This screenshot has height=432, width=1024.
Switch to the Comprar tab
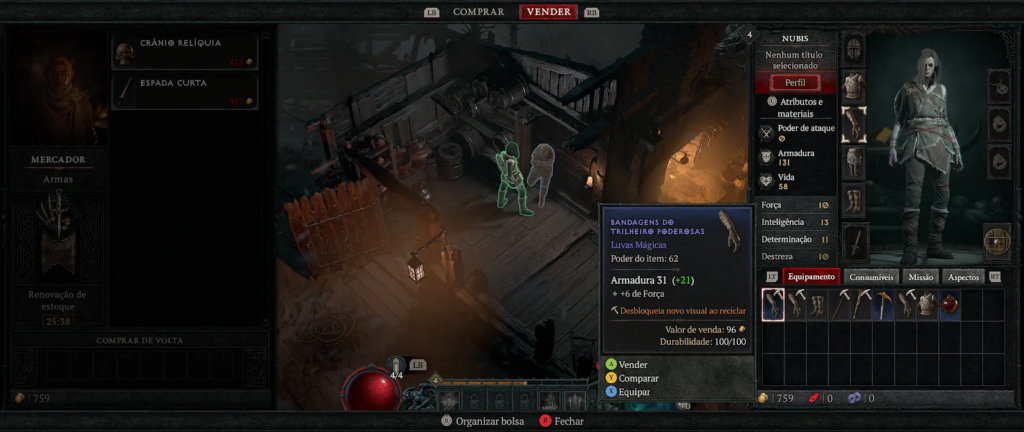[x=478, y=12]
